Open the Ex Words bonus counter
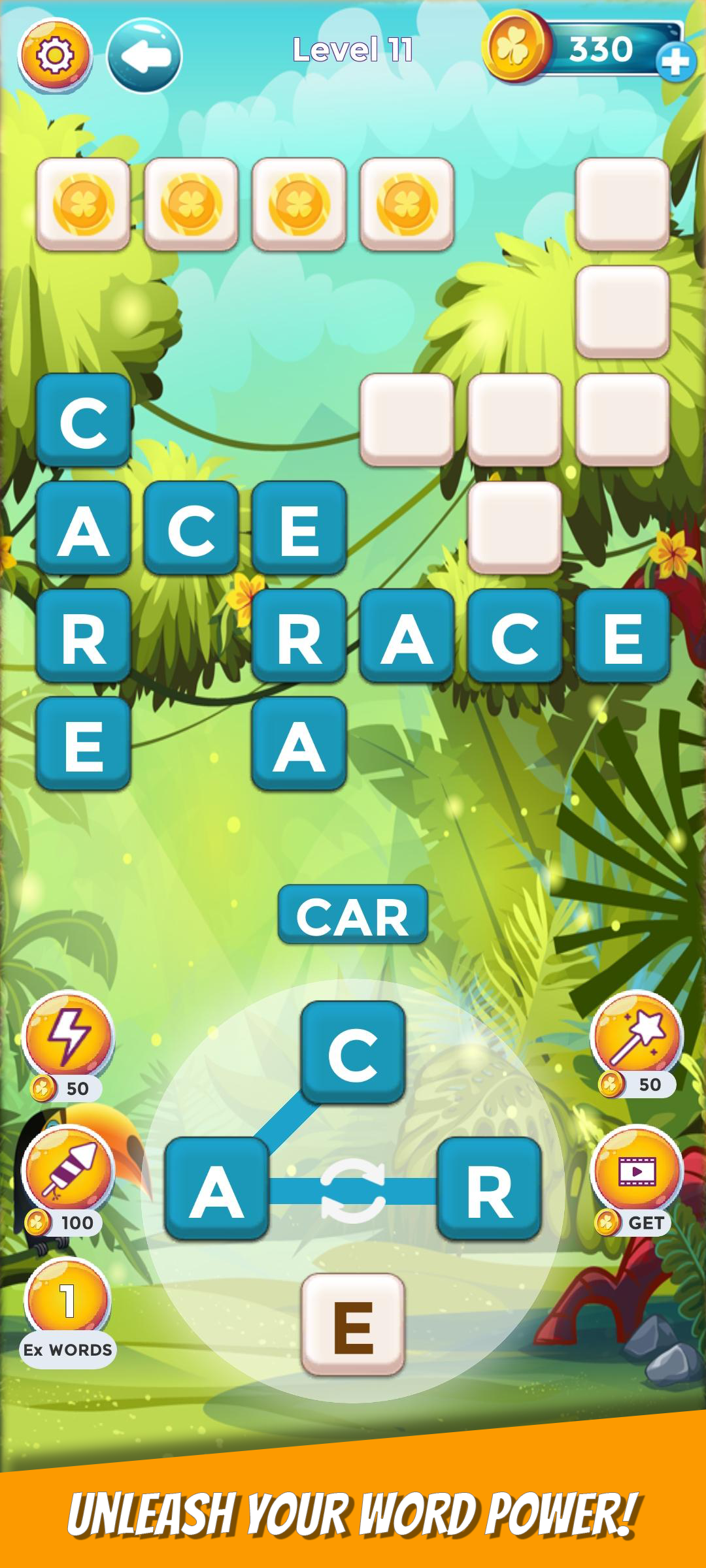This screenshot has height=1568, width=706. click(x=68, y=1303)
